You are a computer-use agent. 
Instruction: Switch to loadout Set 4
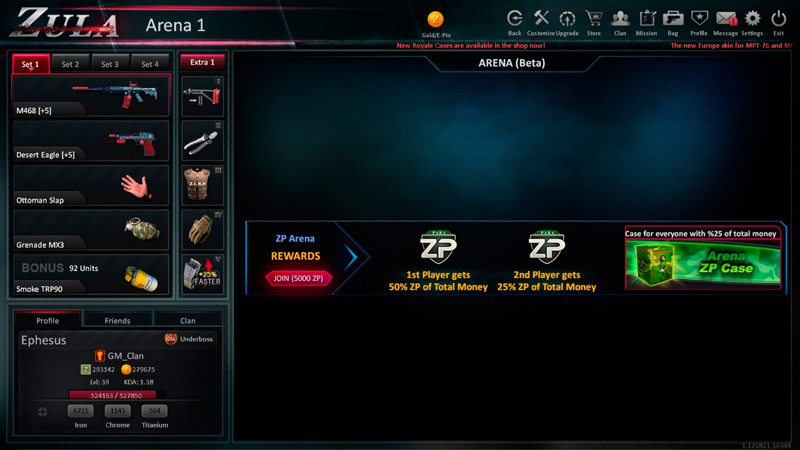150,64
